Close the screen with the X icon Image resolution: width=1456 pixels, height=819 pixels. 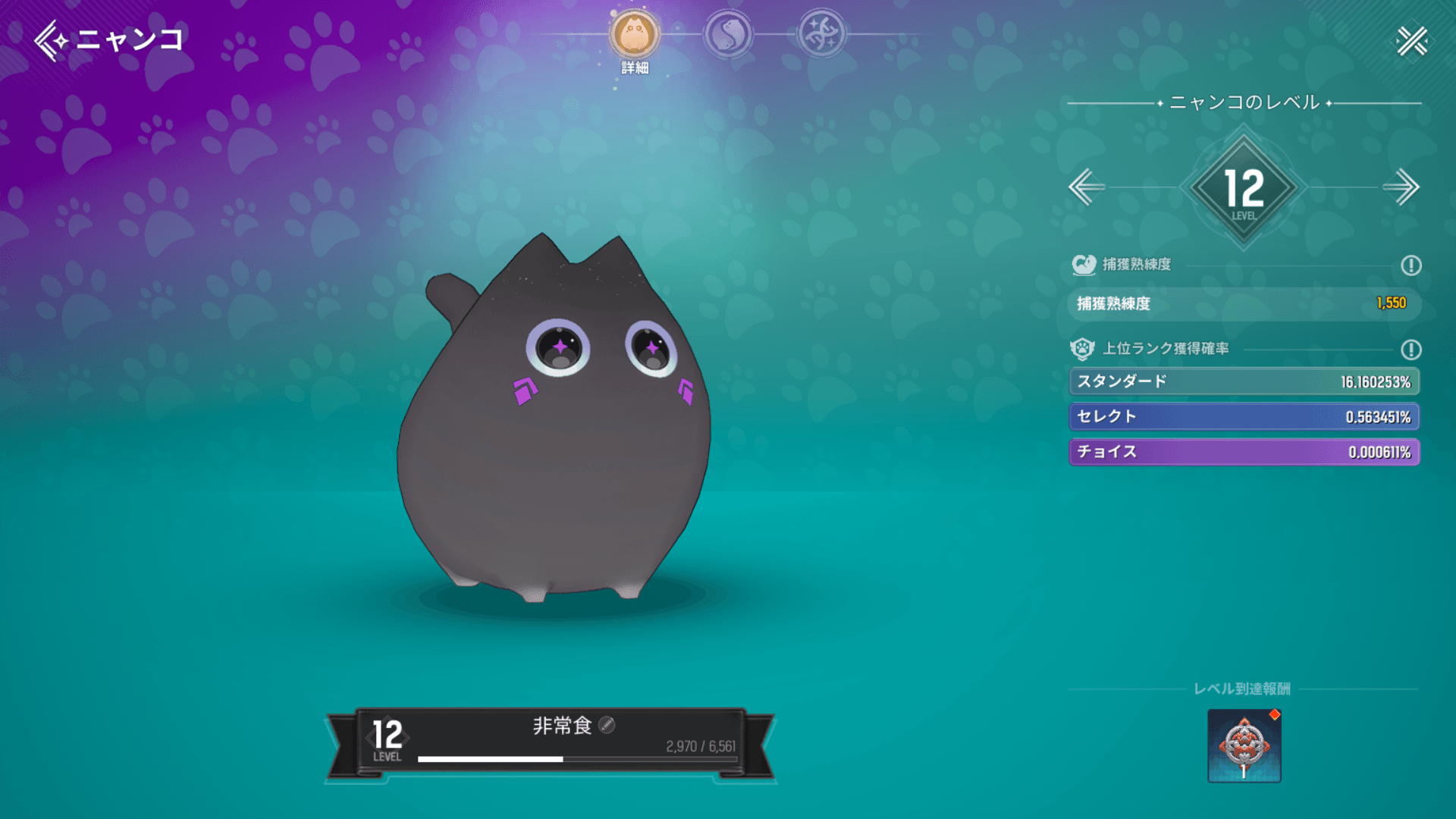point(1412,41)
